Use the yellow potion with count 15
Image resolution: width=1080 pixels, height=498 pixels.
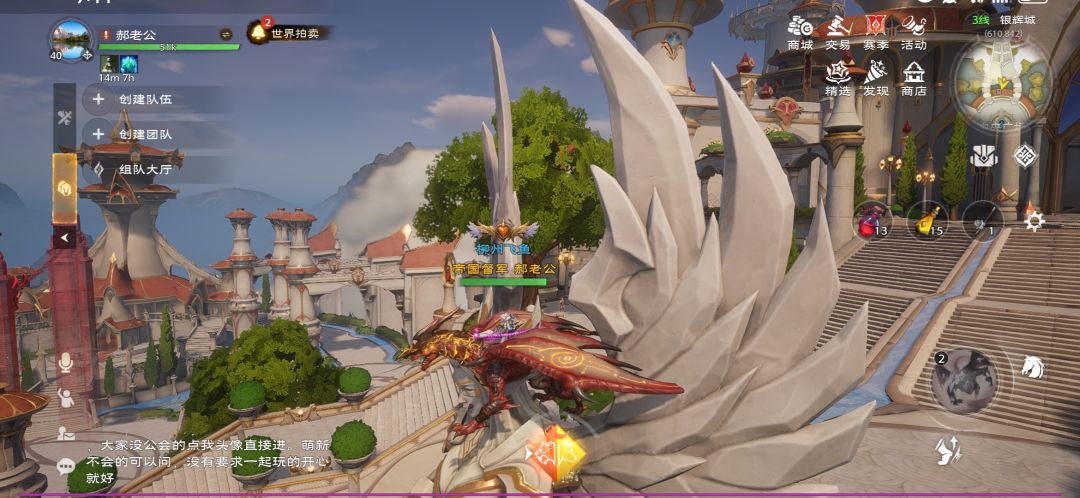tap(928, 220)
